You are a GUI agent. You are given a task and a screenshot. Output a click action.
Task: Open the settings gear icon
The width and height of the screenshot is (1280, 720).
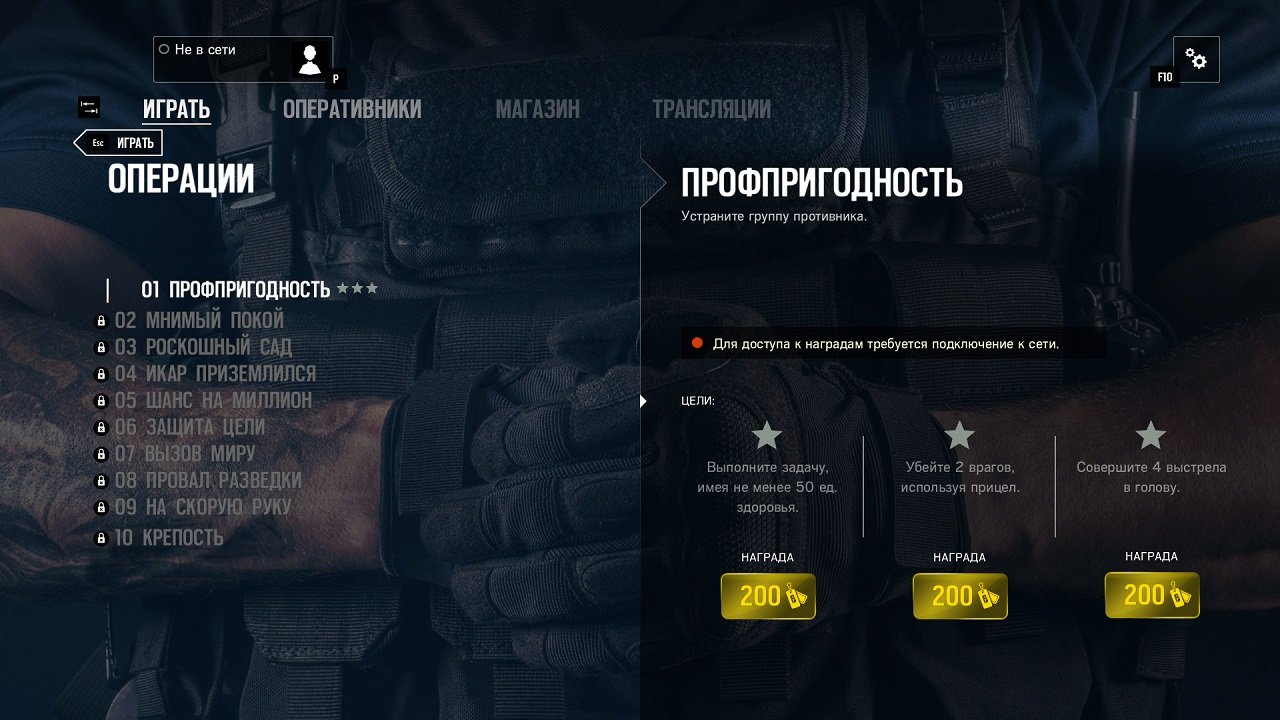1196,58
